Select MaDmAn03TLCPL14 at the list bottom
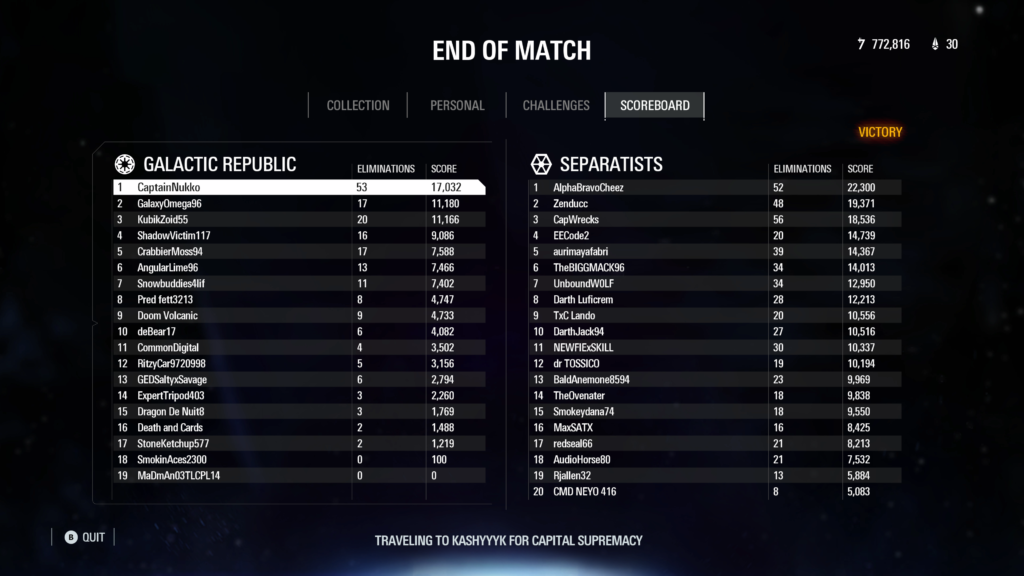 [x=298, y=475]
